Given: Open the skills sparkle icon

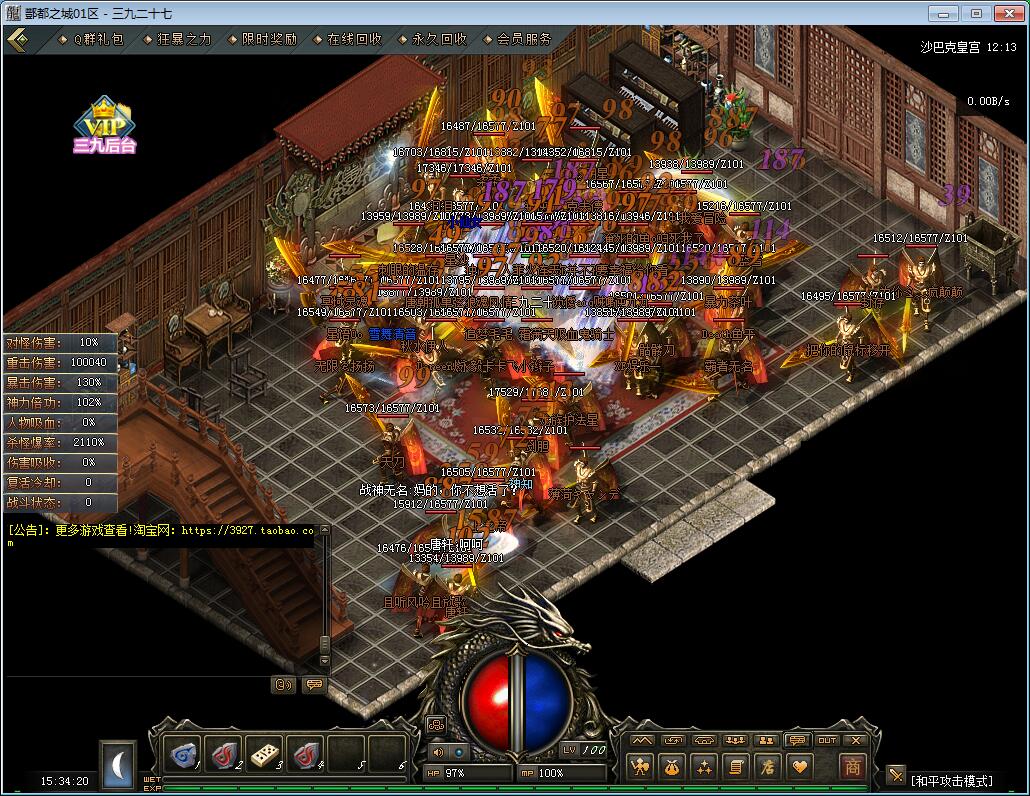Looking at the screenshot, I should (704, 767).
